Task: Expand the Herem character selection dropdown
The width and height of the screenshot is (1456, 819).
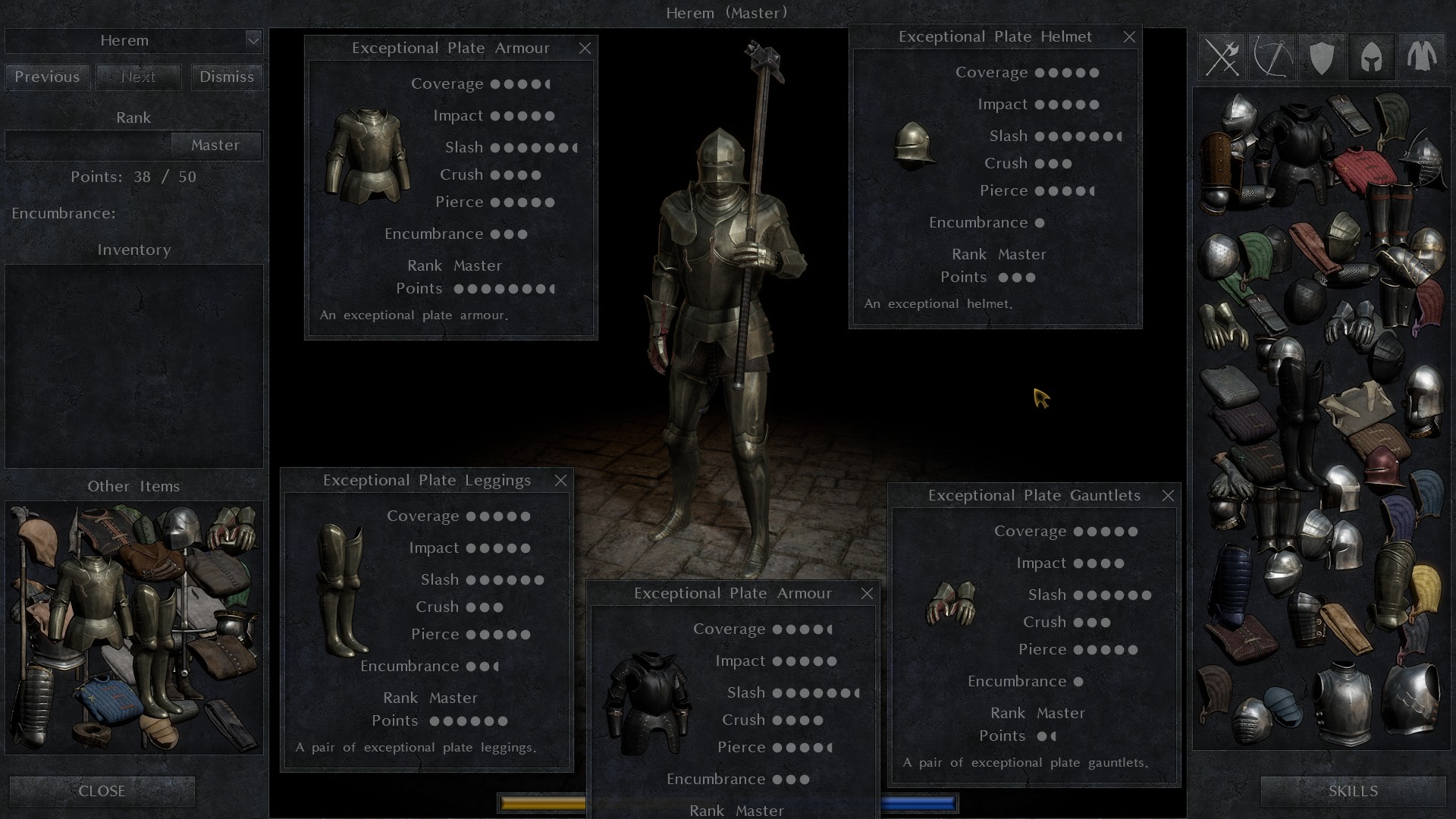Action: pyautogui.click(x=254, y=41)
